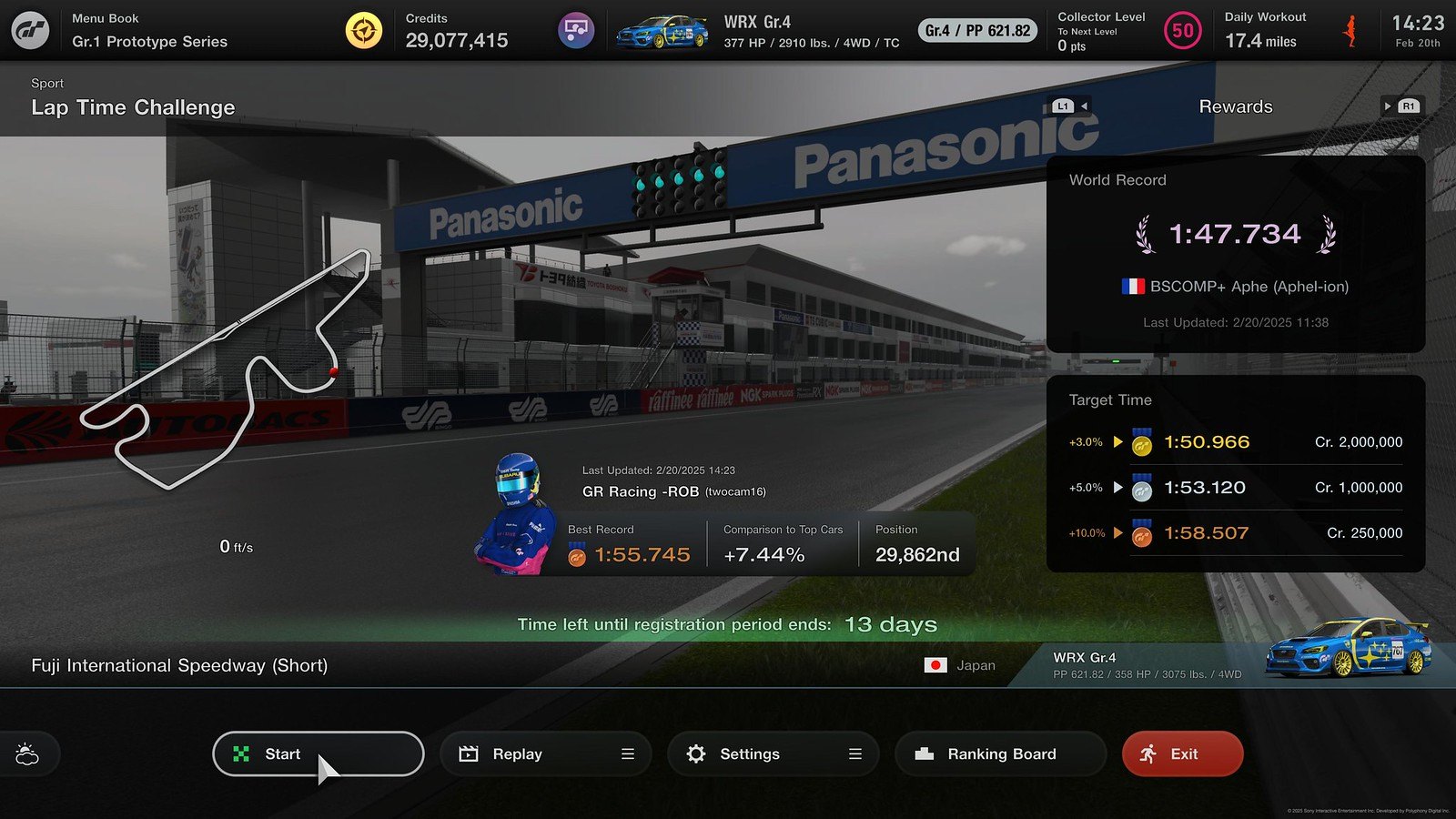Select the gold target time 1:50.966
Screen dimensions: 1456x819
(1207, 442)
